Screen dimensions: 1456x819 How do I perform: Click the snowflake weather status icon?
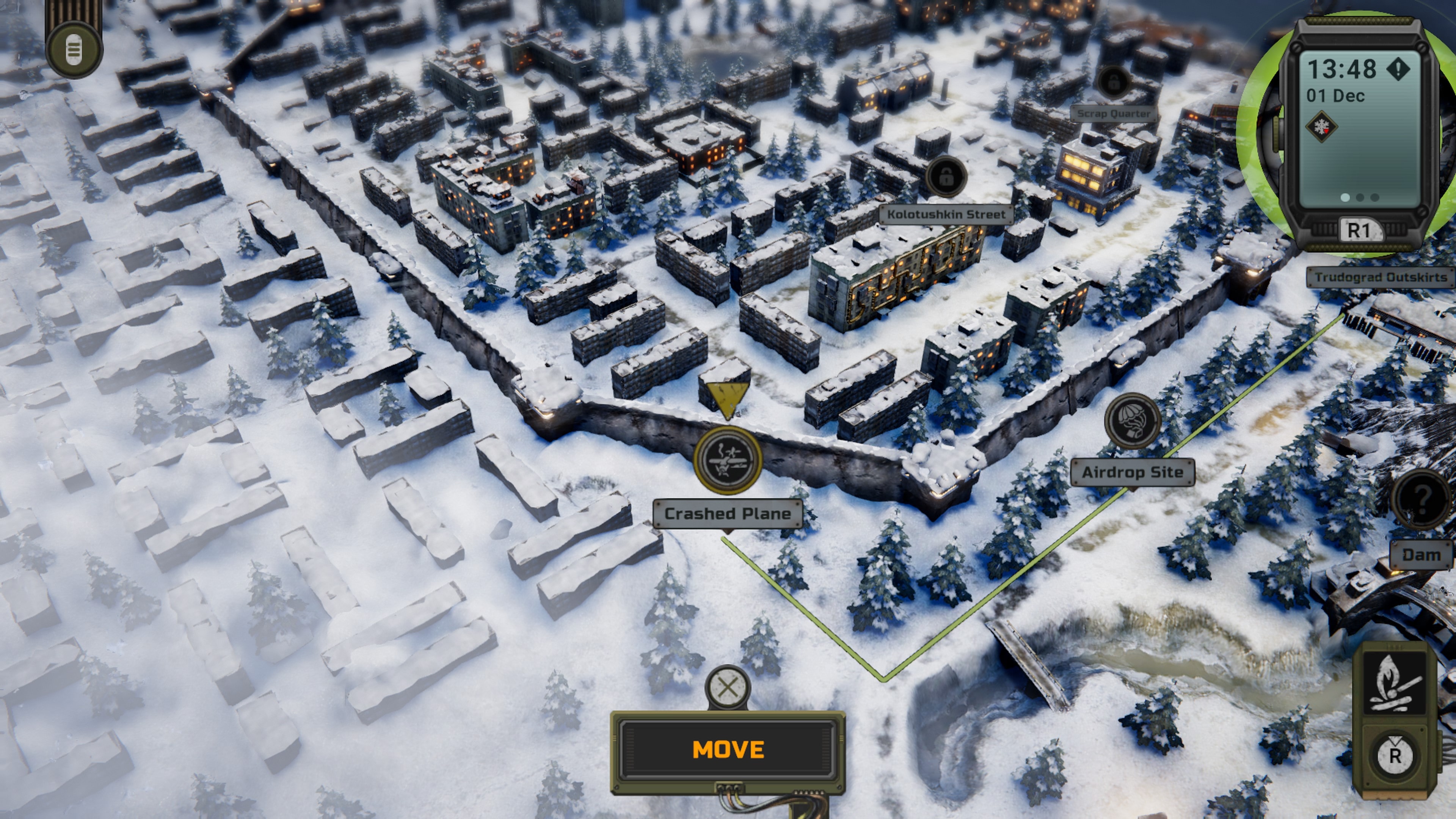pyautogui.click(x=1322, y=127)
